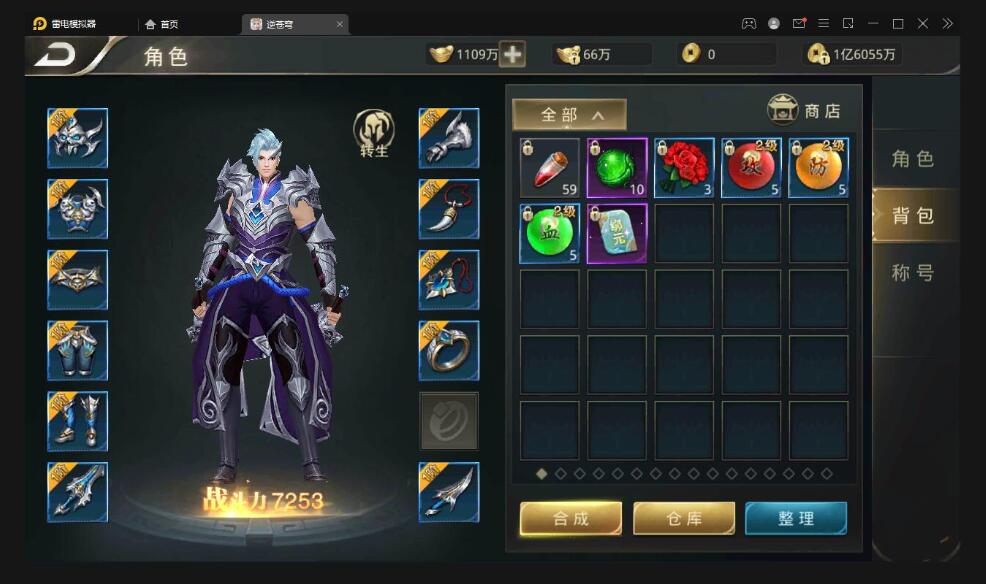Select the red roses item slot
This screenshot has width=986, height=584.
684,168
